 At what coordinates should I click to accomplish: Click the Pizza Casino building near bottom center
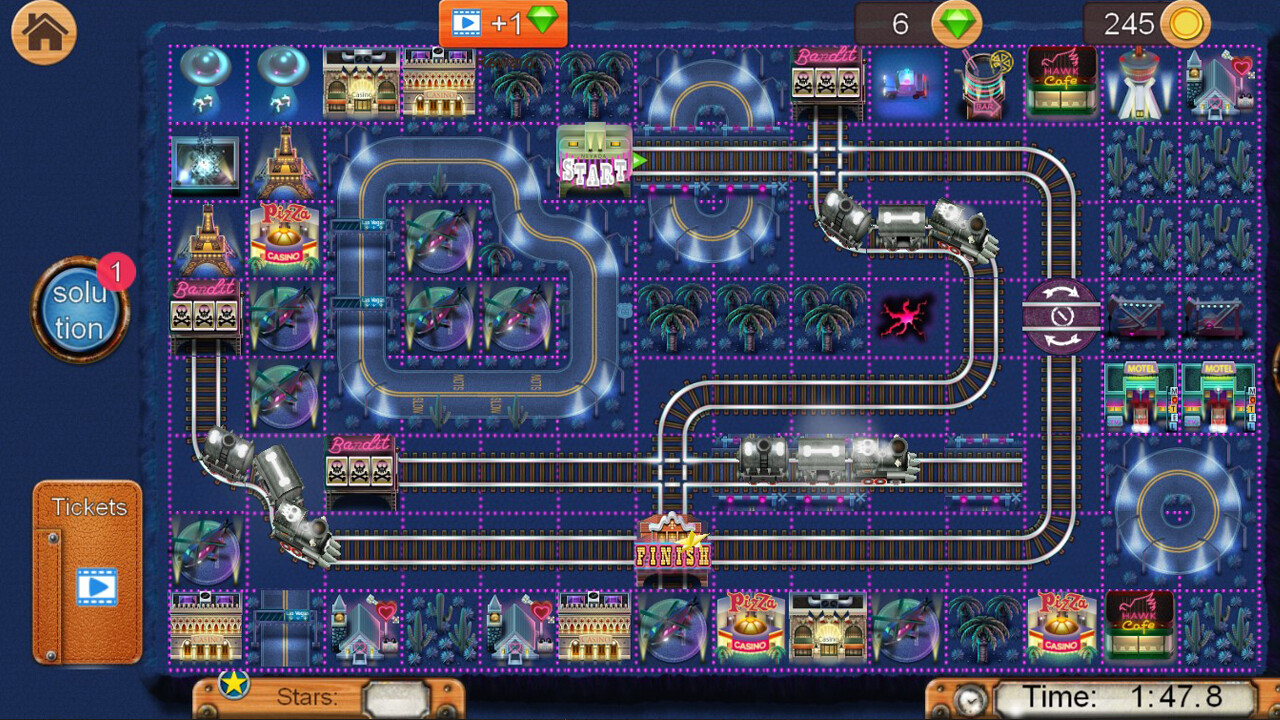(749, 626)
